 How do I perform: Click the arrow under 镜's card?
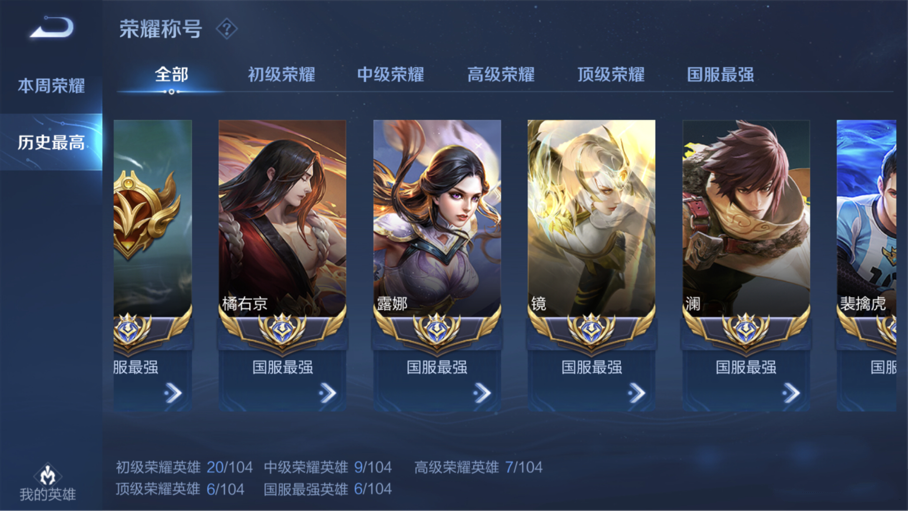(636, 393)
